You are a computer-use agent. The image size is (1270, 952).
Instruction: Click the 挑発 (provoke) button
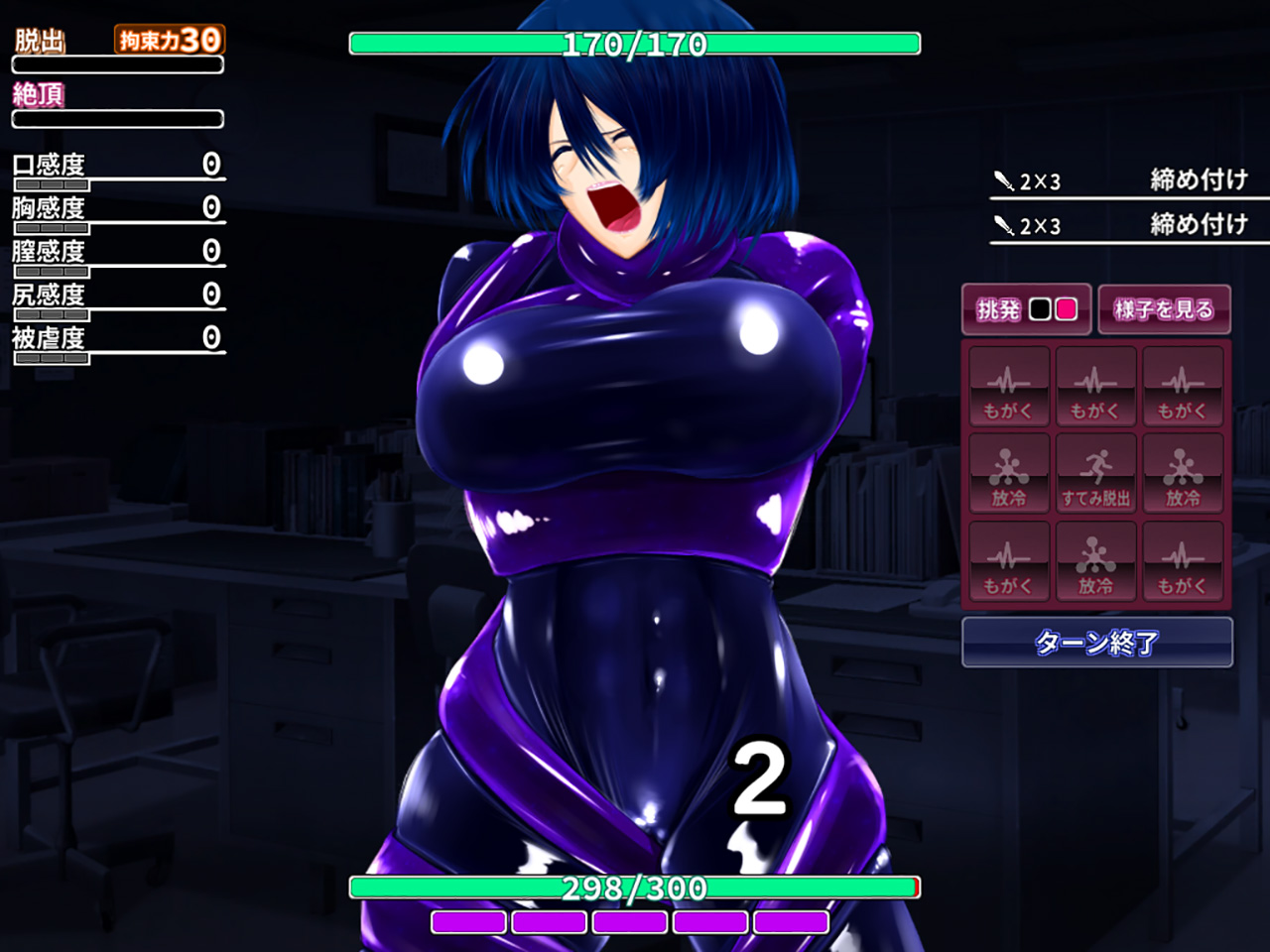pyautogui.click(x=1026, y=309)
